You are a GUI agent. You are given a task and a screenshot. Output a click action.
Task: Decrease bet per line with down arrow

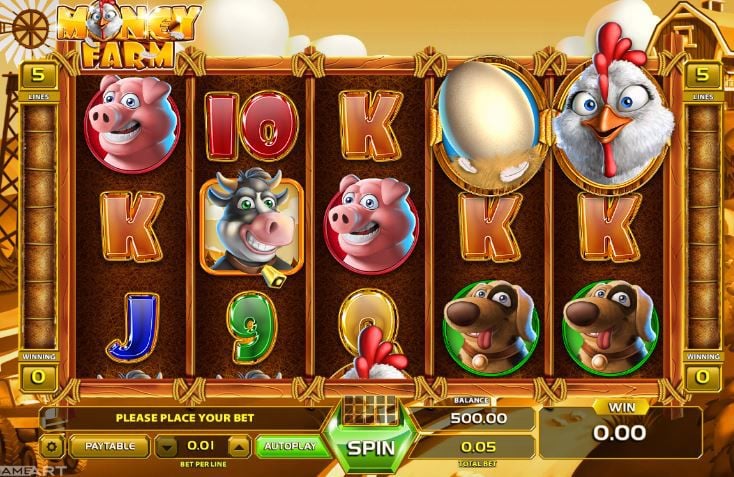tap(169, 446)
